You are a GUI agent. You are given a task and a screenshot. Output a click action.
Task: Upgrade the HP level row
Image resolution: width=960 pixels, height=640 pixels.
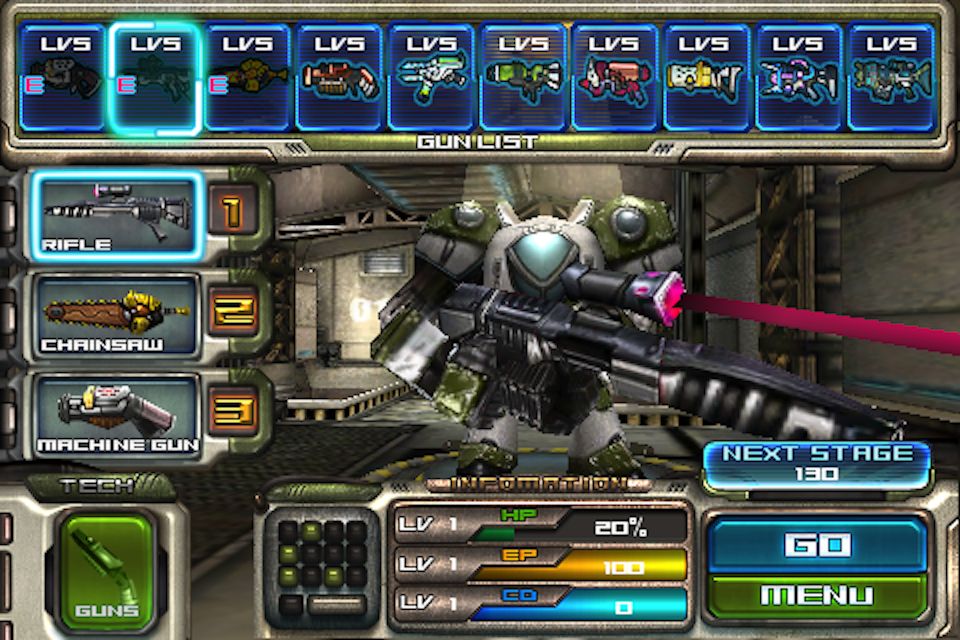(x=540, y=525)
